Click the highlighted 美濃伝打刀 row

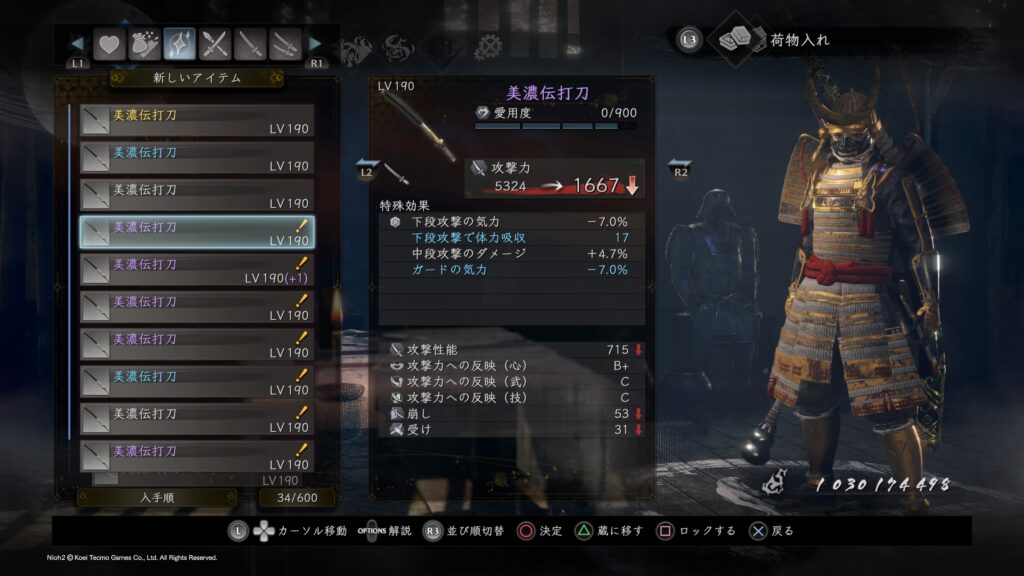coord(197,233)
